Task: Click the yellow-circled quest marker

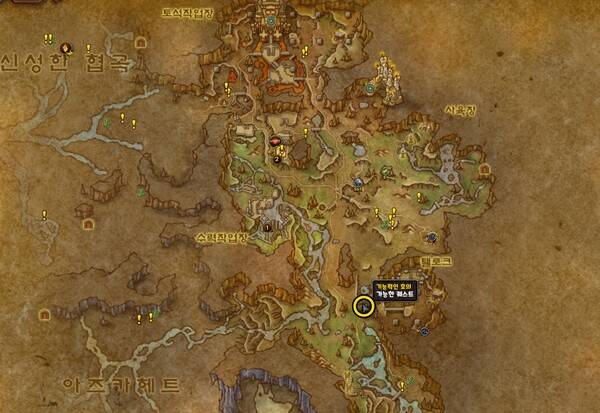Action: [x=363, y=306]
